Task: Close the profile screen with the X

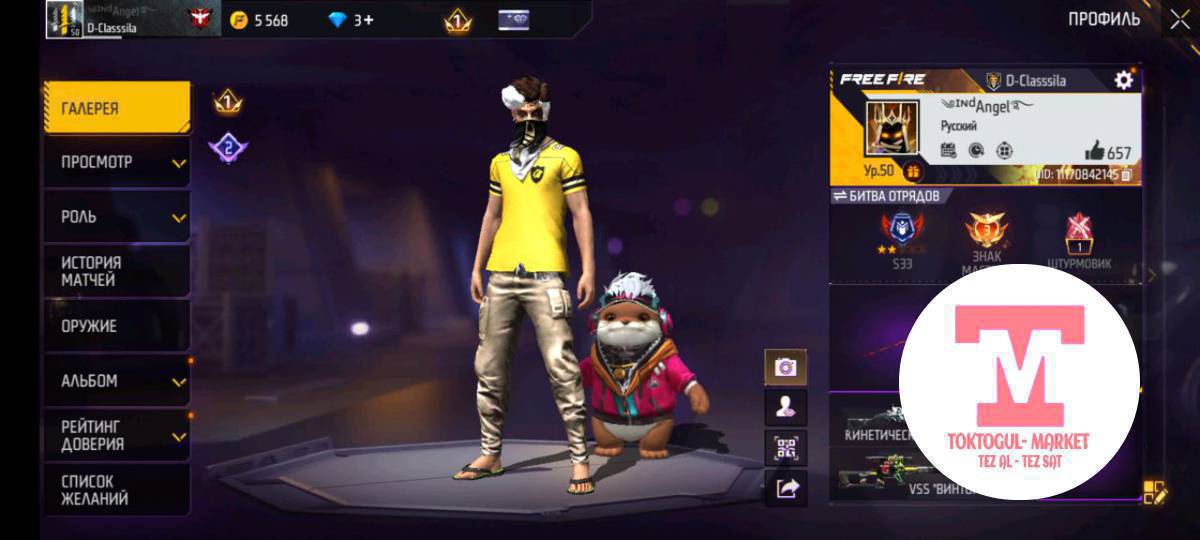Action: 1179,19
